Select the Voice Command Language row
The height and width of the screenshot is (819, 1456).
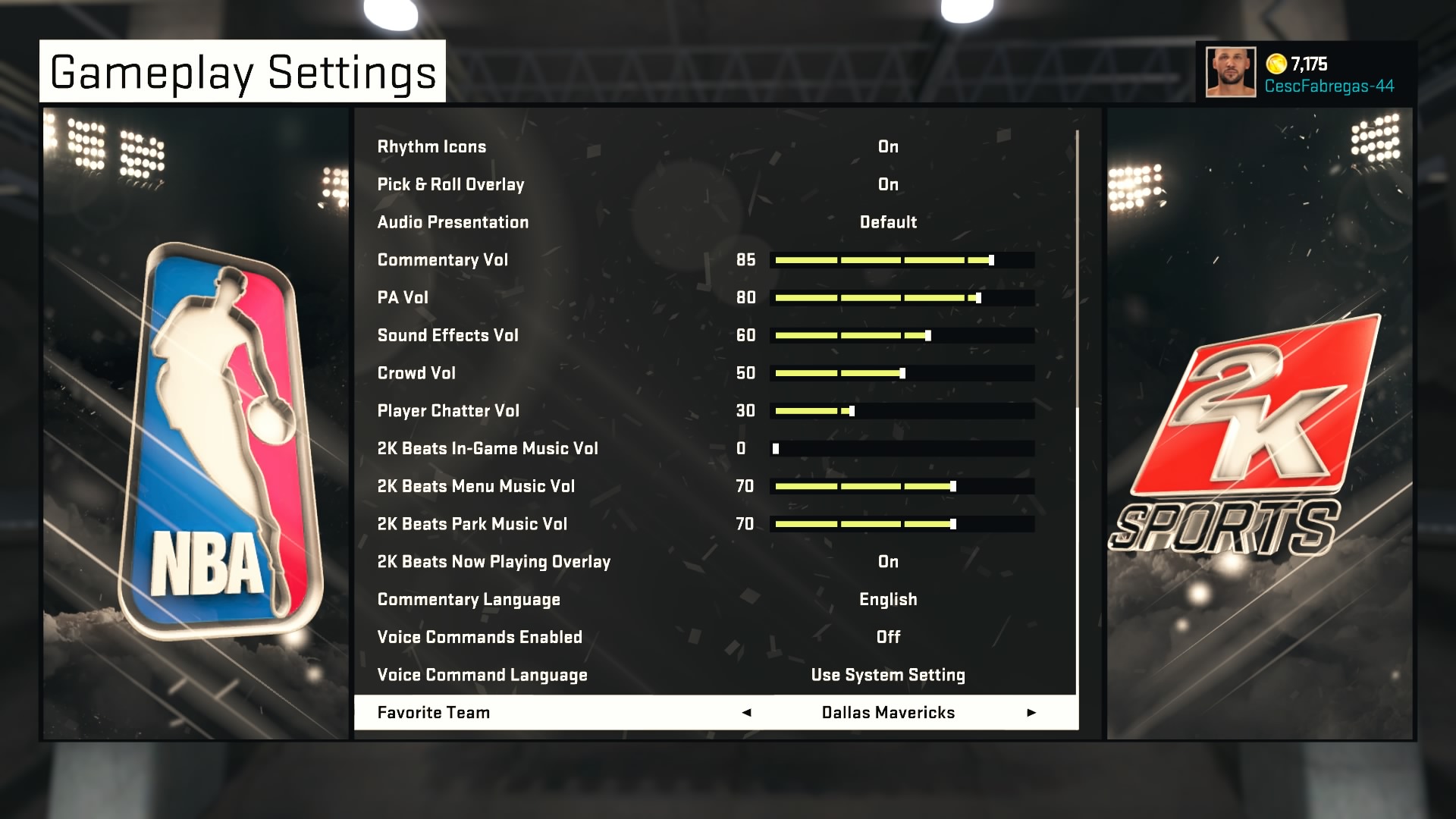(x=482, y=675)
